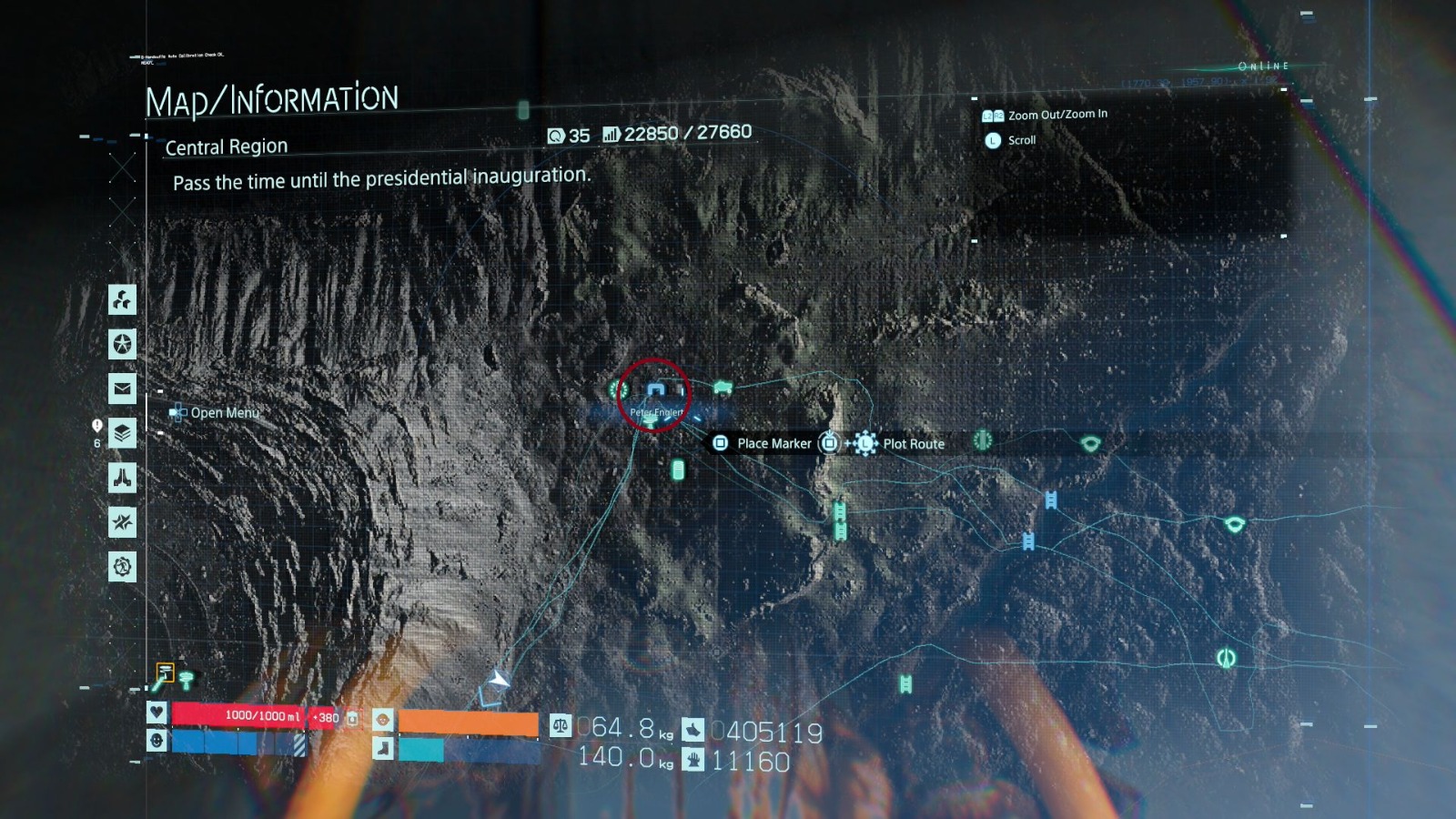Select the cargo boxes icon in left sidebar
This screenshot has height=819, width=1456.
(x=121, y=301)
